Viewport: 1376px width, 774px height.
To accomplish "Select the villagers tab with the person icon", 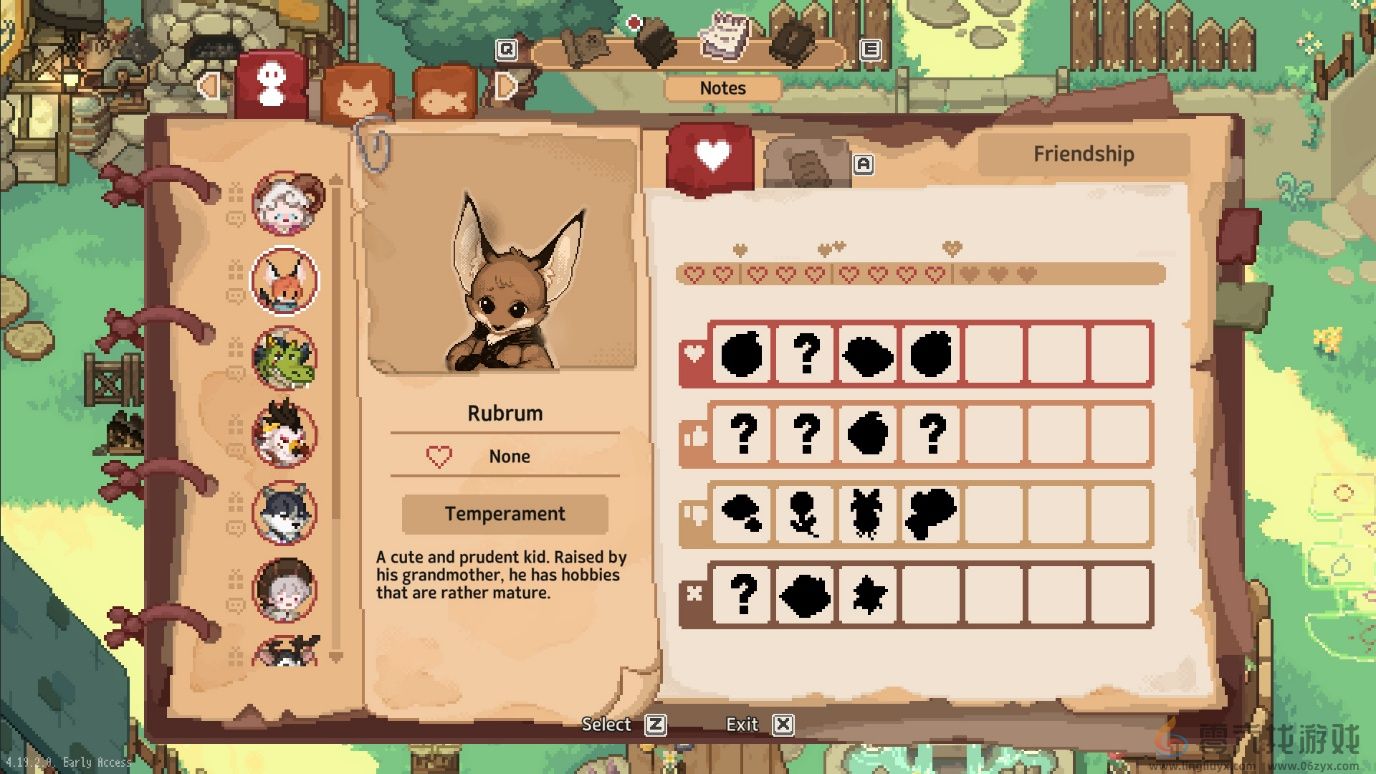I will point(271,85).
